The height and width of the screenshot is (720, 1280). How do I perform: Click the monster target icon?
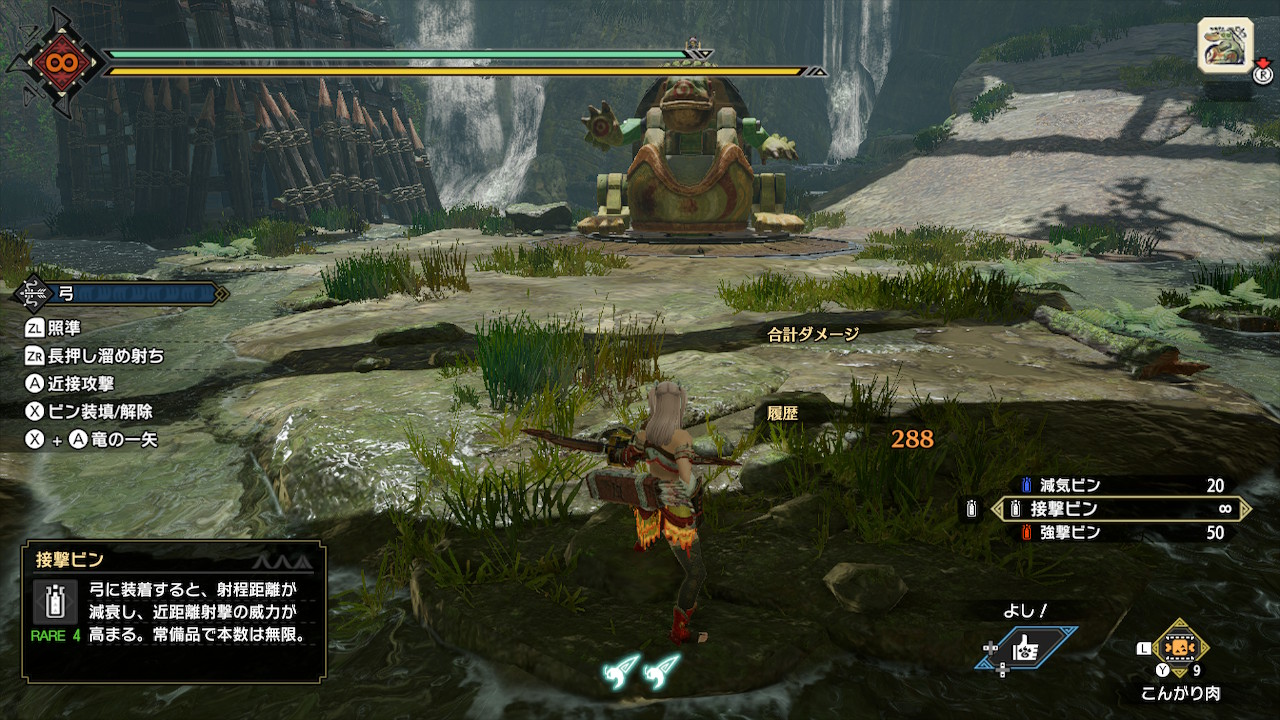pyautogui.click(x=1225, y=46)
